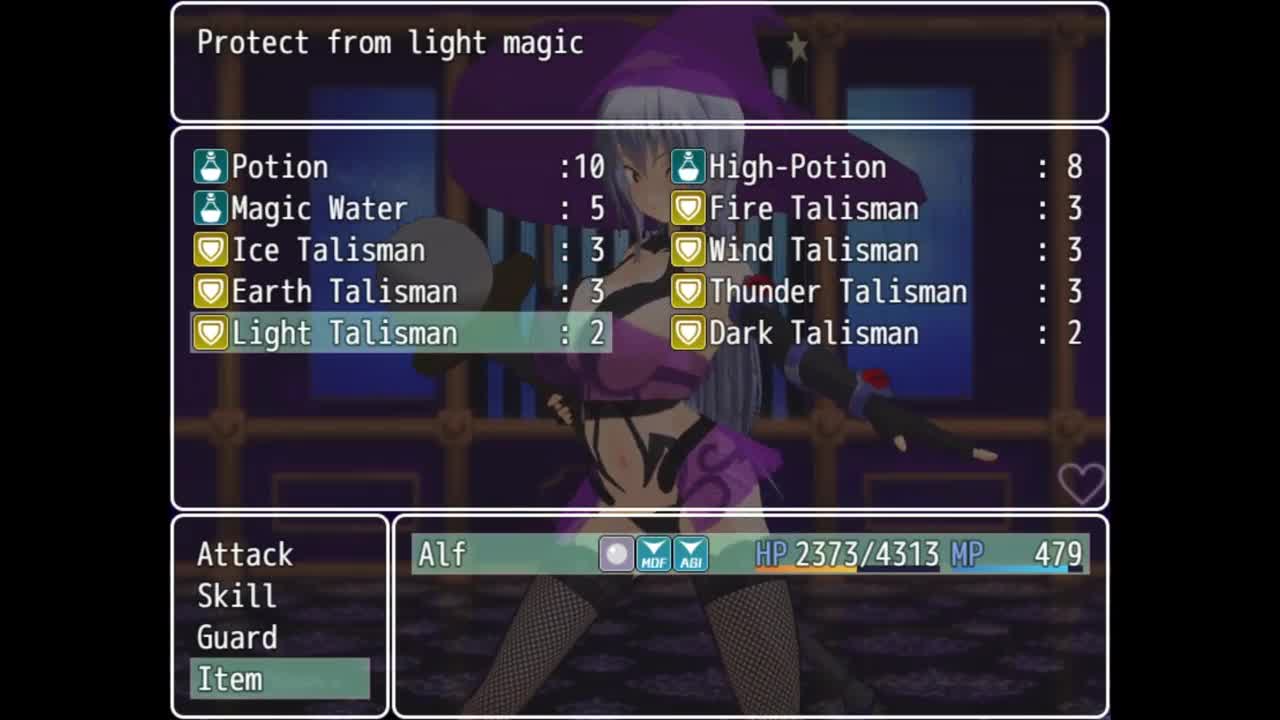Pick the Ice Talisman entry
The image size is (1280, 720).
coord(400,250)
